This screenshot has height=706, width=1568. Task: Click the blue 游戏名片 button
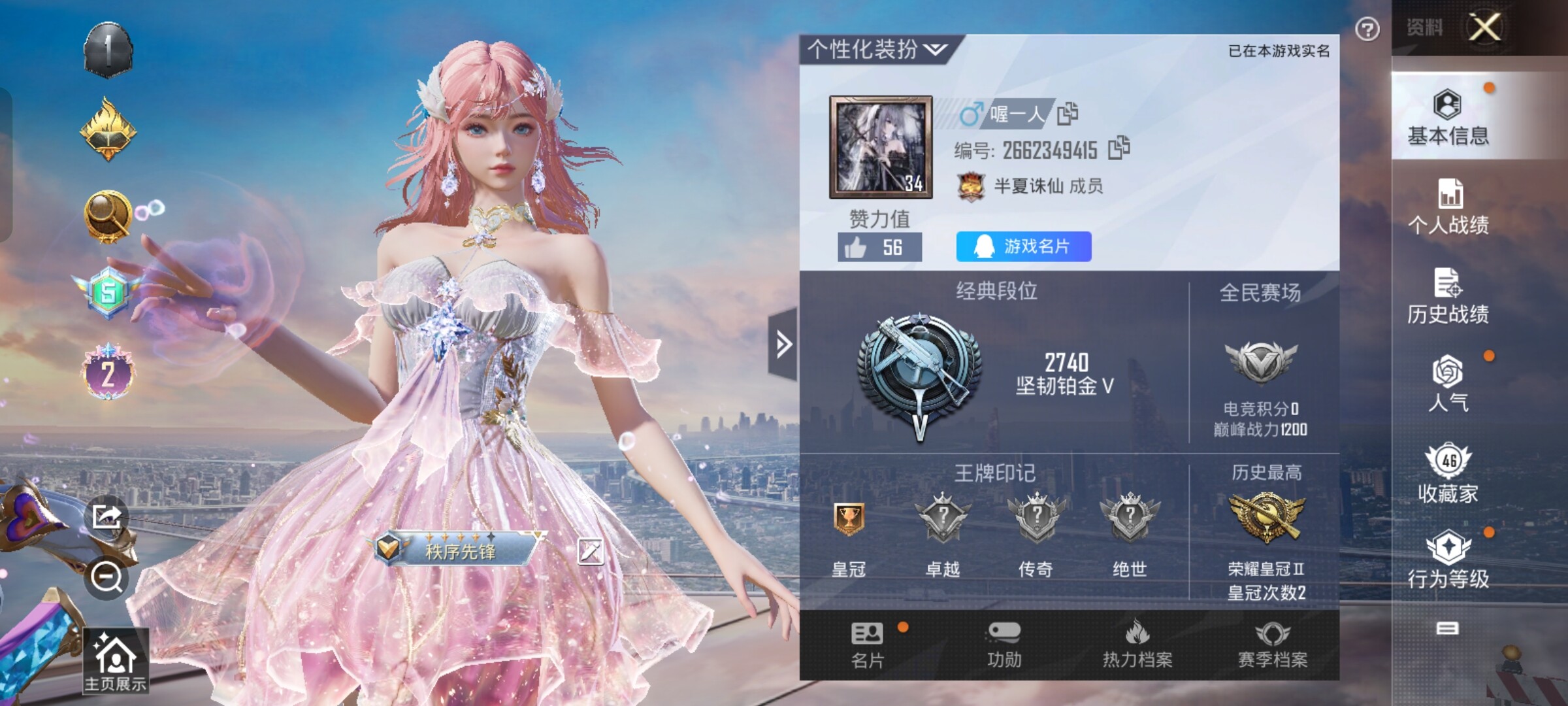tap(1023, 246)
